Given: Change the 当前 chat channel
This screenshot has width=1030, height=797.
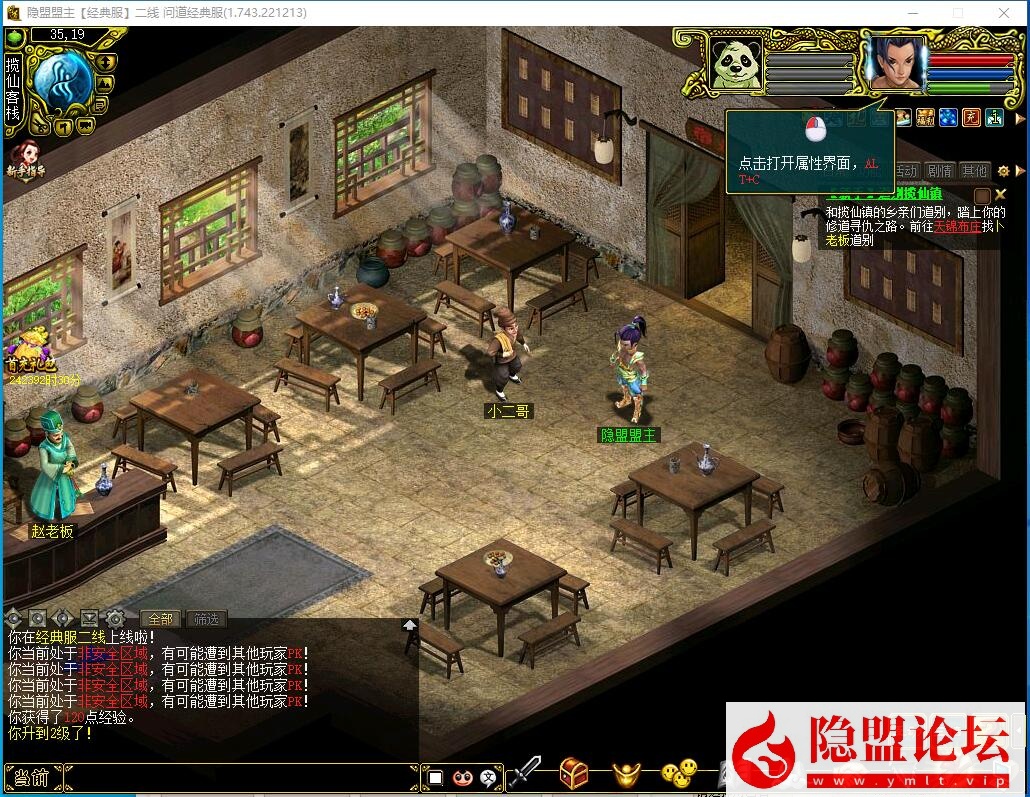Looking at the screenshot, I should [x=32, y=777].
